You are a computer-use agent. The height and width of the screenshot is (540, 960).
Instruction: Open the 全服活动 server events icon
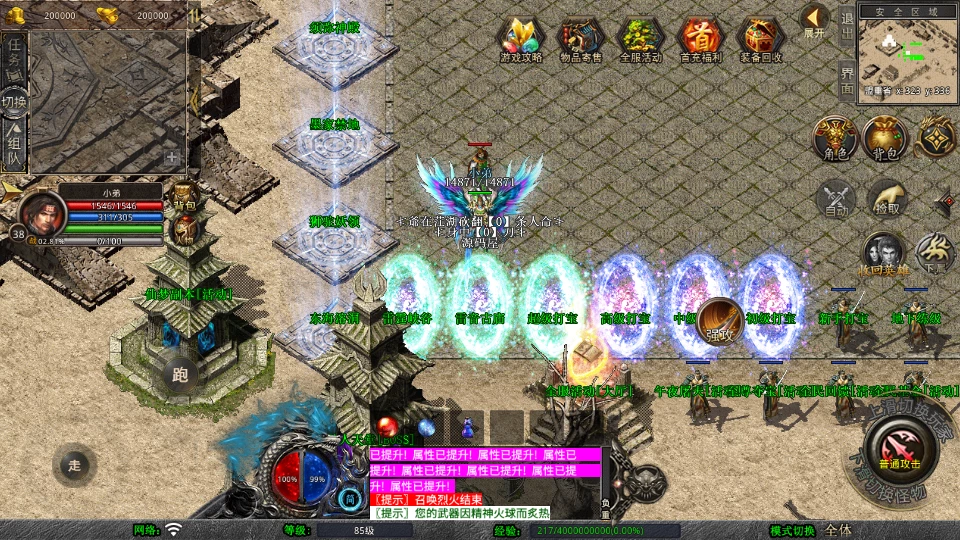coord(641,38)
